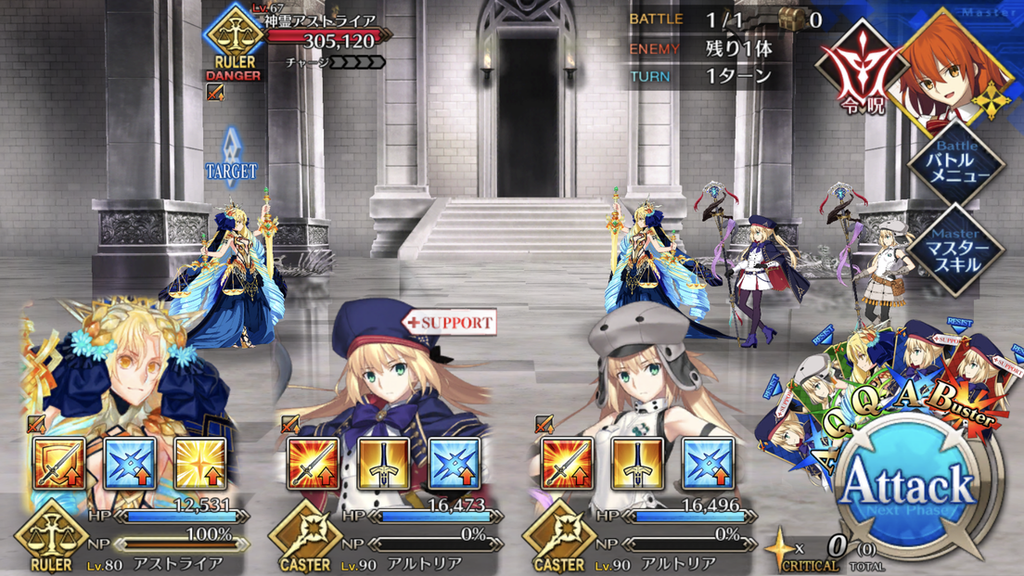The width and height of the screenshot is (1024, 576).
Task: Use Astraea's blue Arts-up skill
Action: tap(130, 464)
